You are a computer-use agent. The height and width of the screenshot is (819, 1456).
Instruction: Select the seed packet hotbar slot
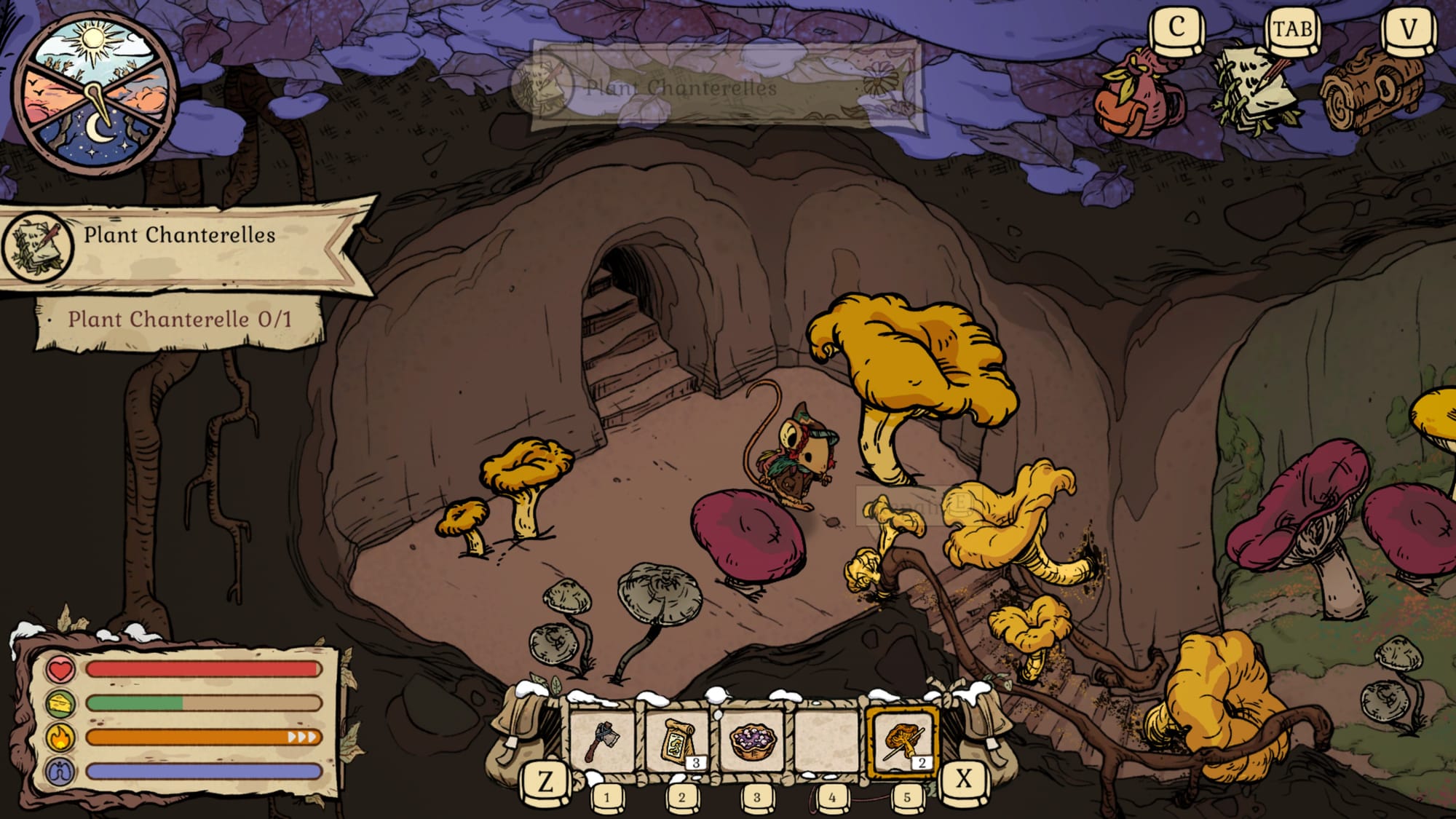678,740
